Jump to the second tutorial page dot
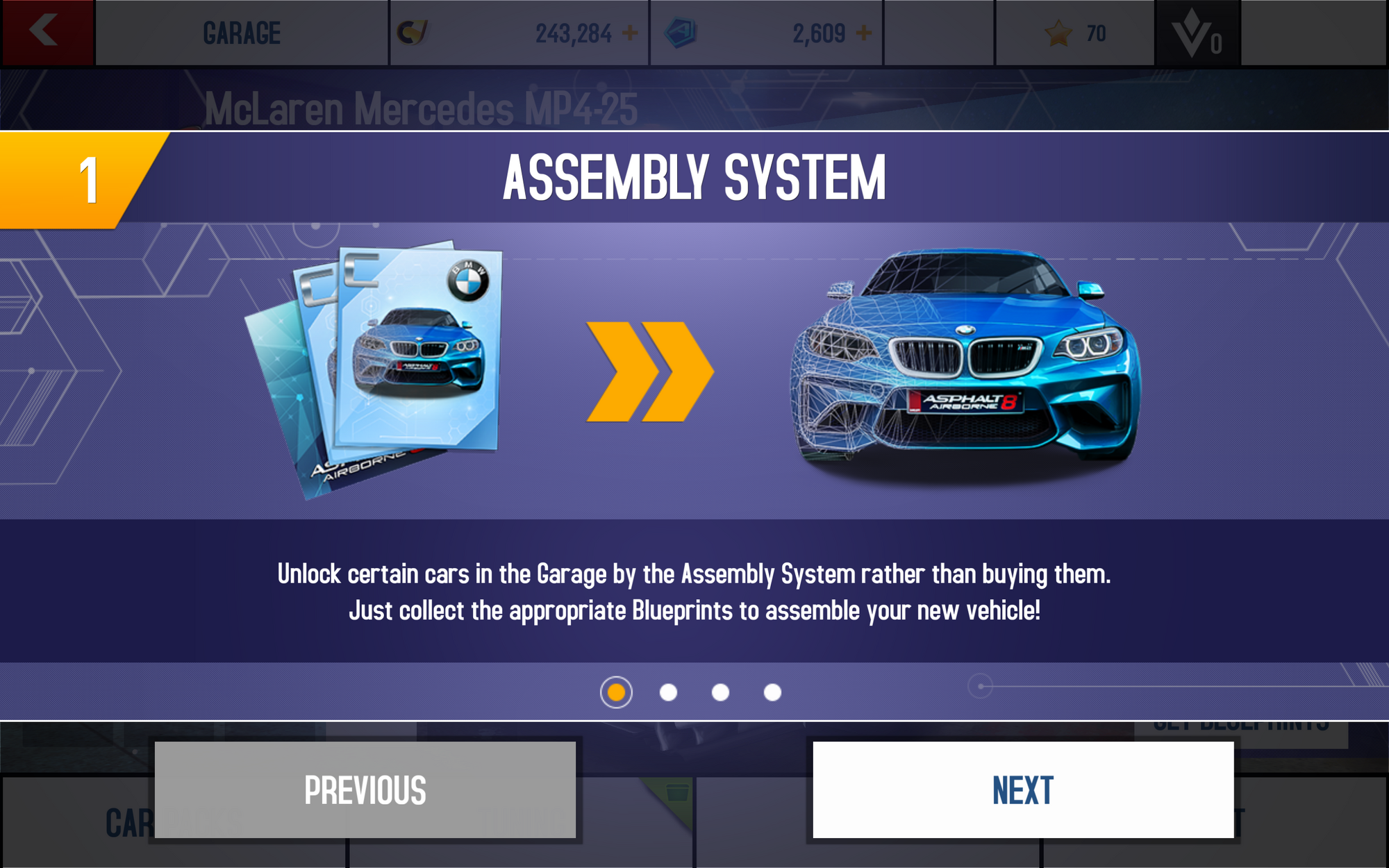The image size is (1389, 868). click(x=668, y=692)
